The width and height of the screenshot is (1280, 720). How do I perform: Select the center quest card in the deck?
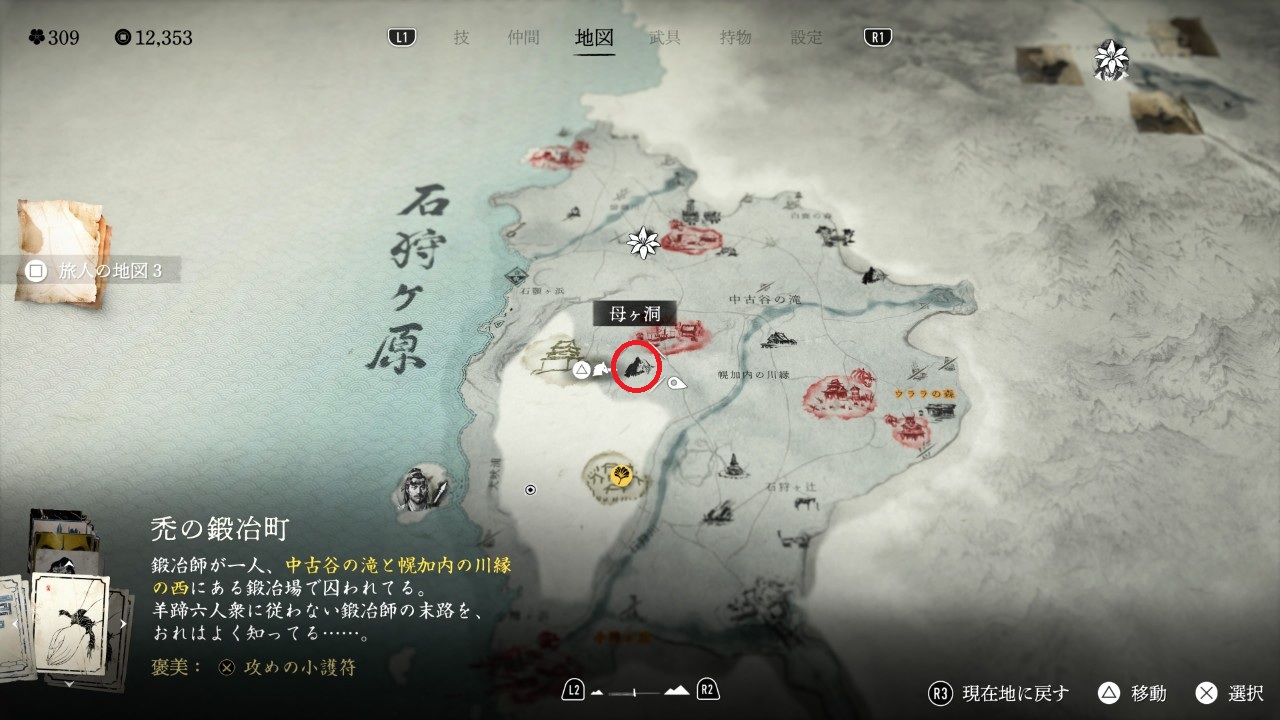click(x=70, y=624)
